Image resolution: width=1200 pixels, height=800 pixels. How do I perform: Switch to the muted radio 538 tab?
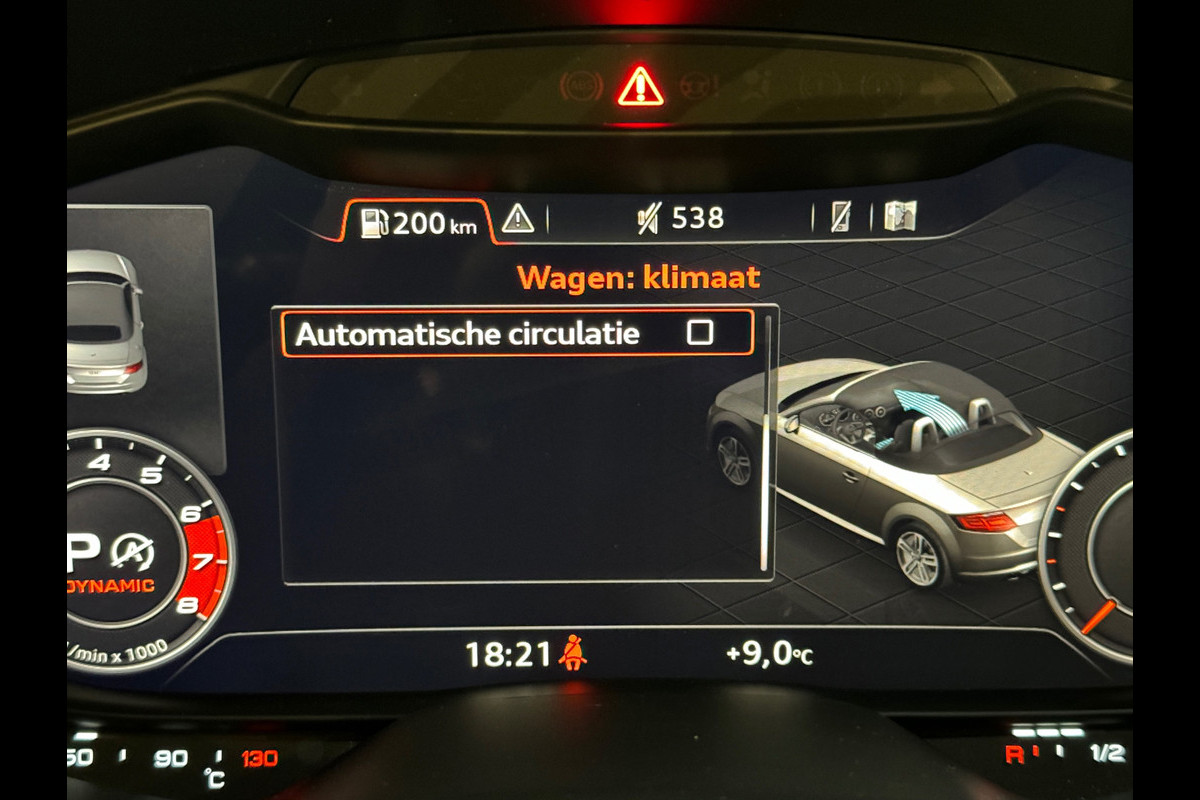click(681, 218)
